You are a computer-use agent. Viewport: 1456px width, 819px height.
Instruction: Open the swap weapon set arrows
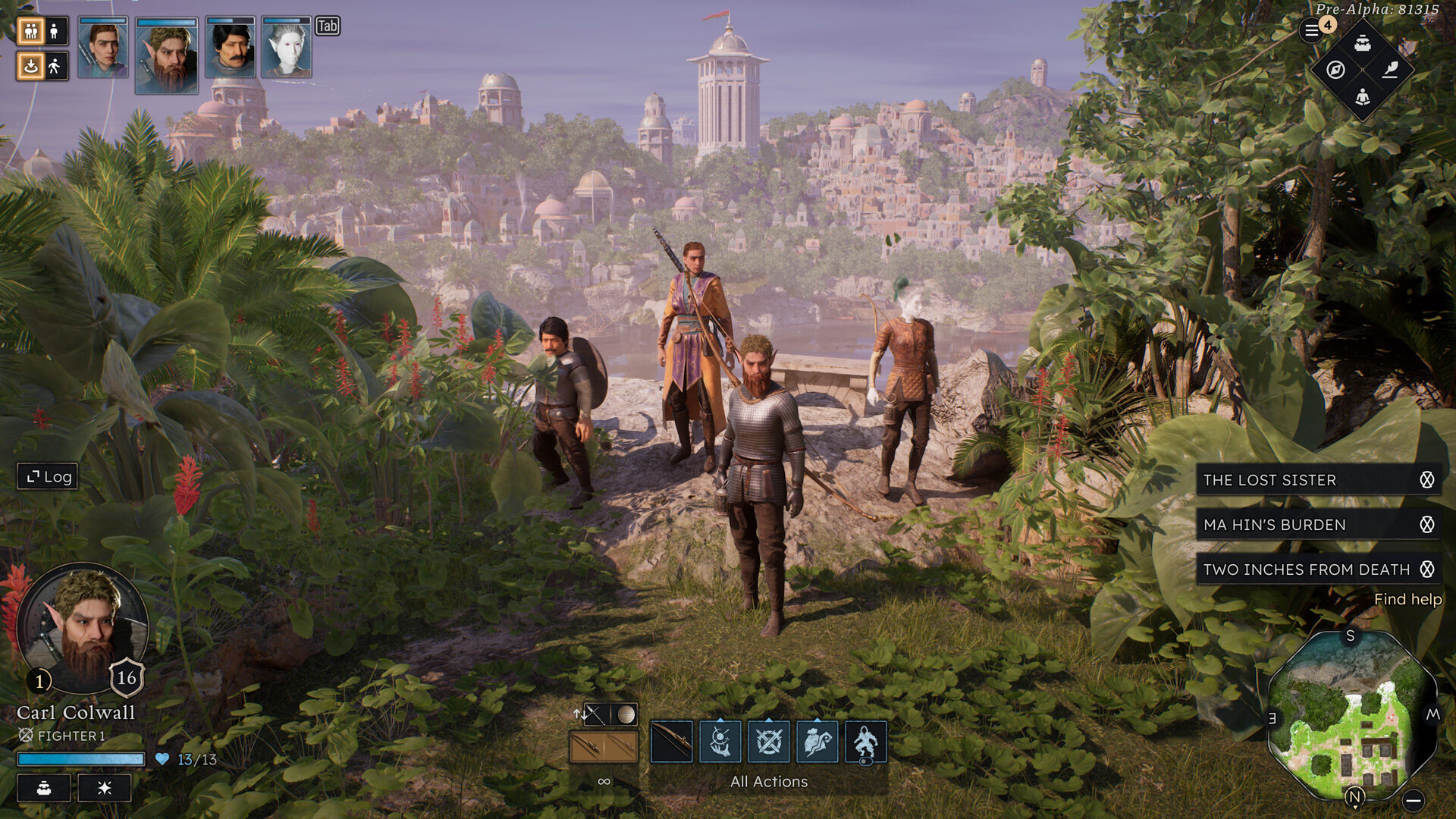(581, 714)
